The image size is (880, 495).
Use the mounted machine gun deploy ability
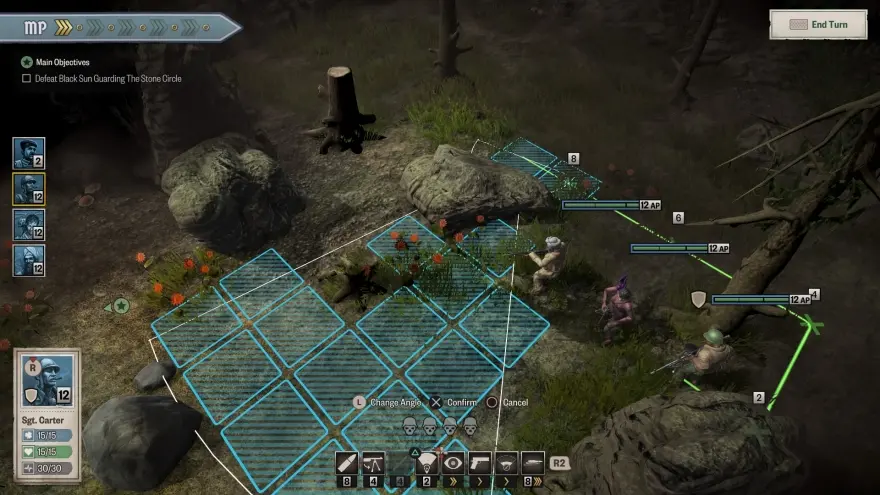[x=374, y=463]
